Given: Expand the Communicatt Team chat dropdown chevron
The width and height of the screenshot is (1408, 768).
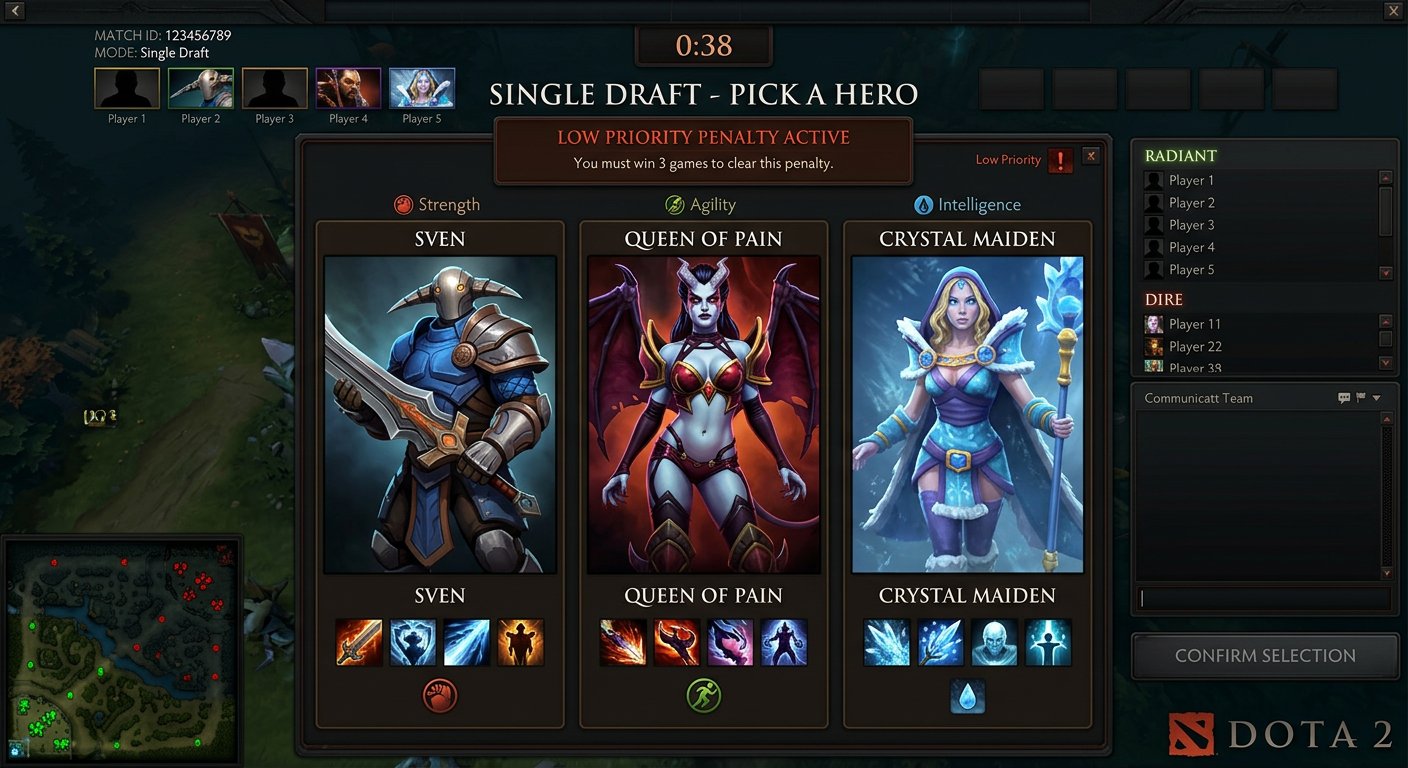Looking at the screenshot, I should 1375,397.
